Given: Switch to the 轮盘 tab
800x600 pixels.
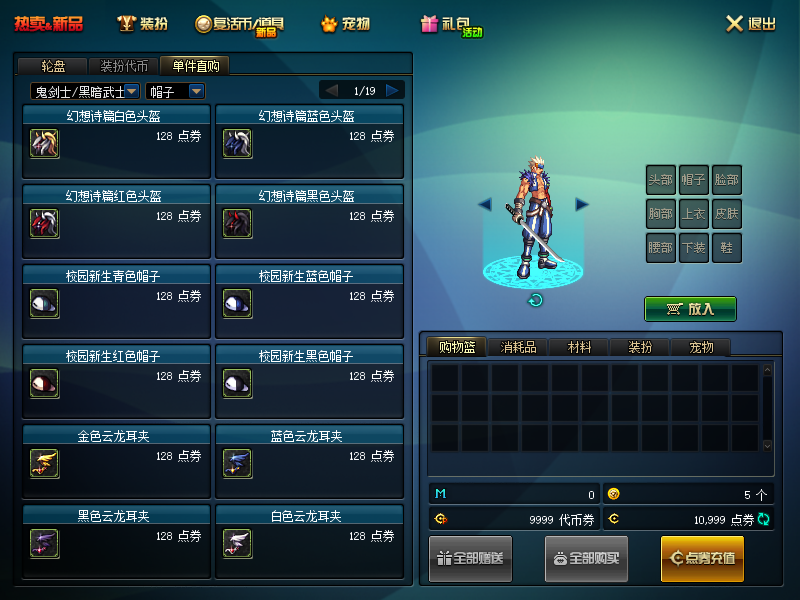Looking at the screenshot, I should (53, 66).
